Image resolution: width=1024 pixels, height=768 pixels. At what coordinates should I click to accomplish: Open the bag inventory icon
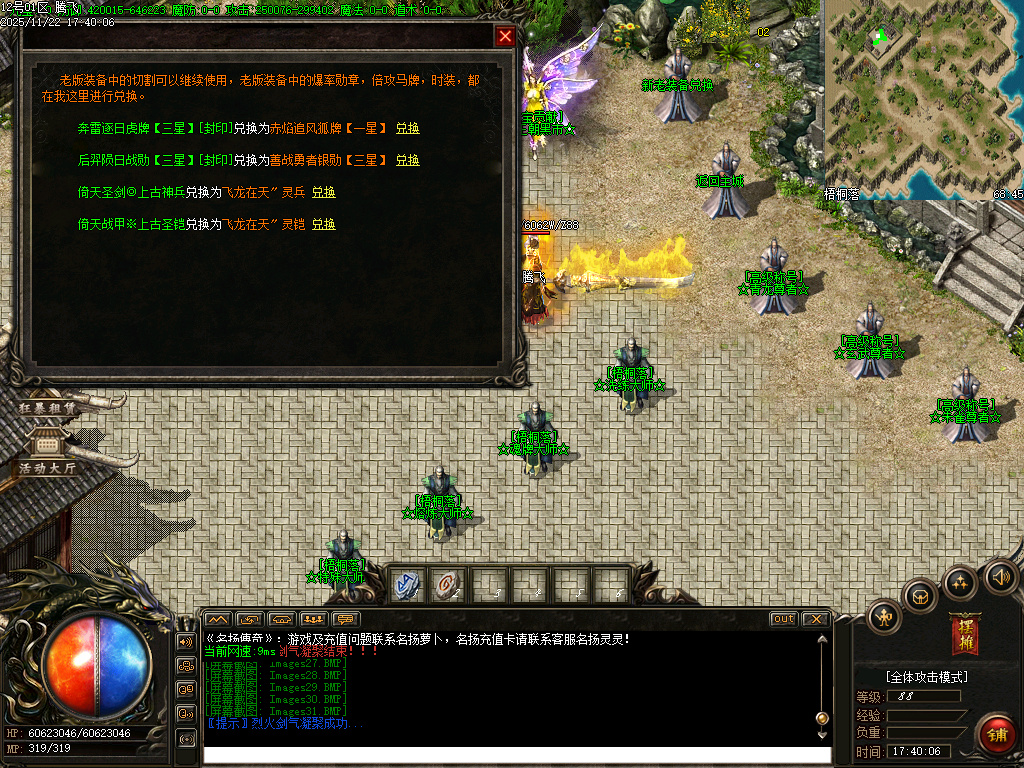click(x=920, y=597)
